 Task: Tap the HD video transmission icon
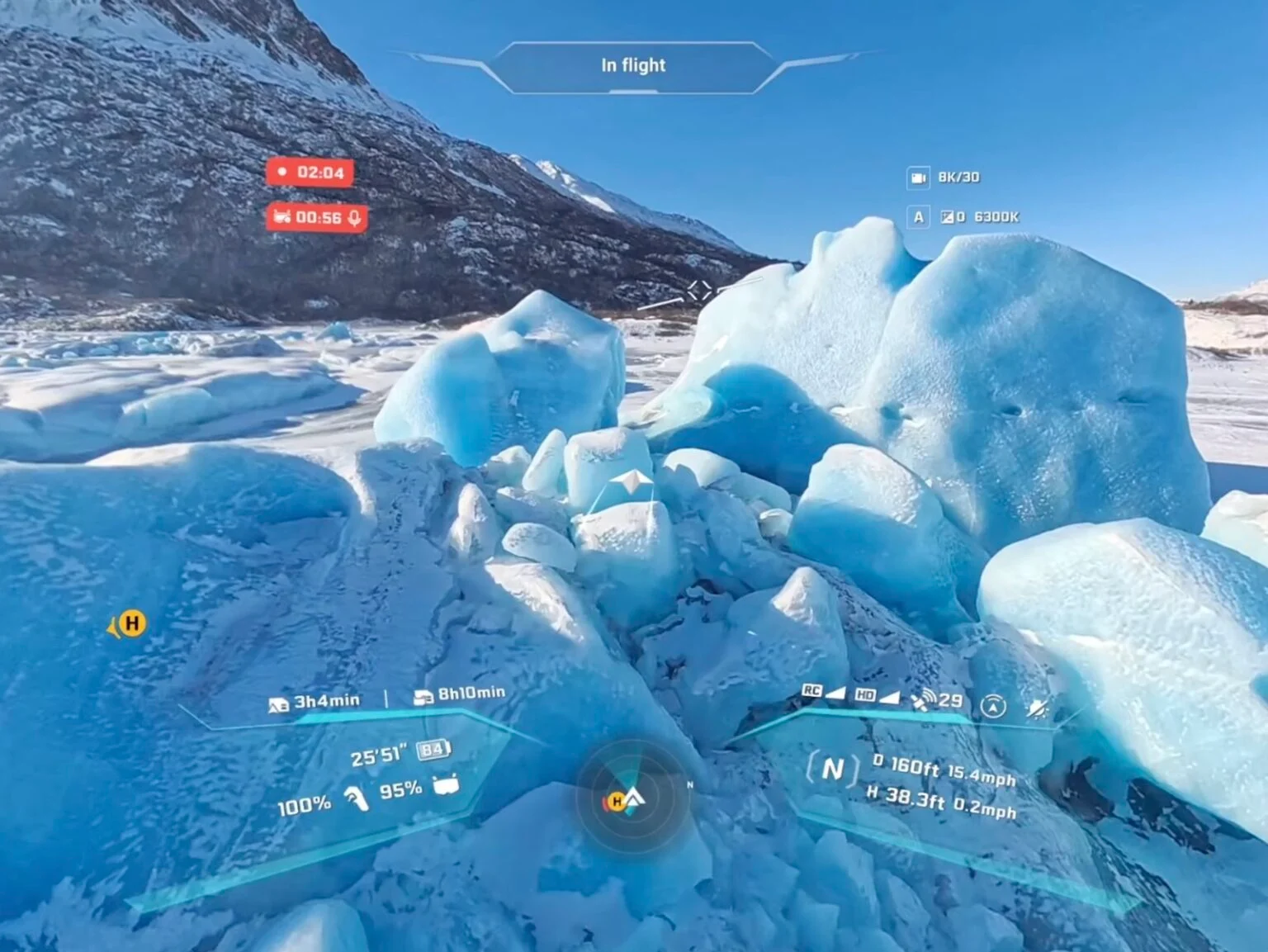(876, 696)
